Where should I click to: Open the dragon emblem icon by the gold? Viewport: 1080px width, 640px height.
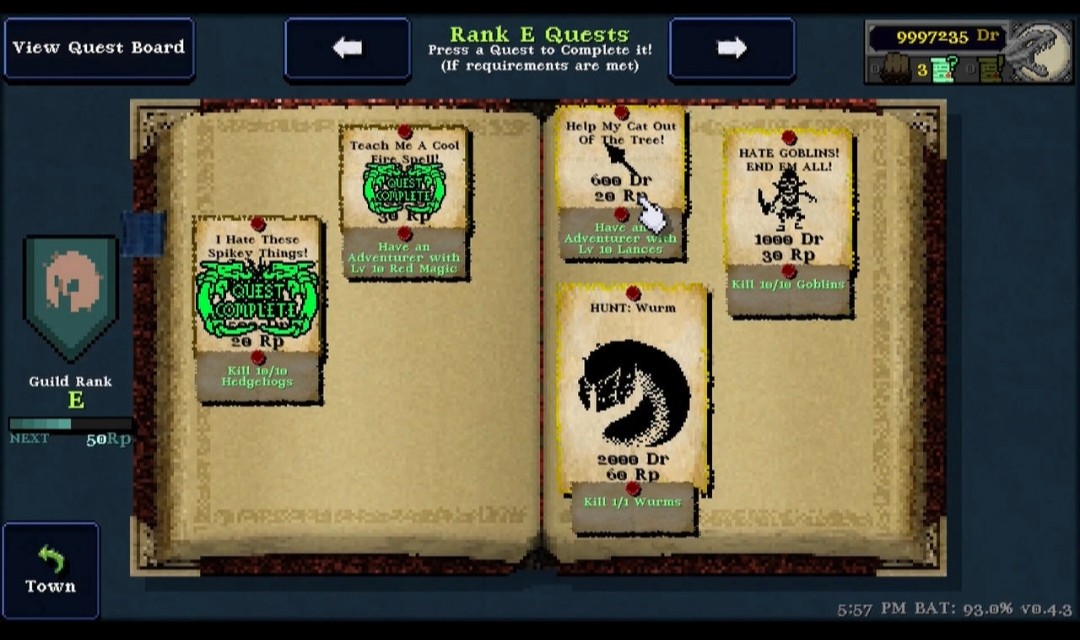pos(1038,52)
